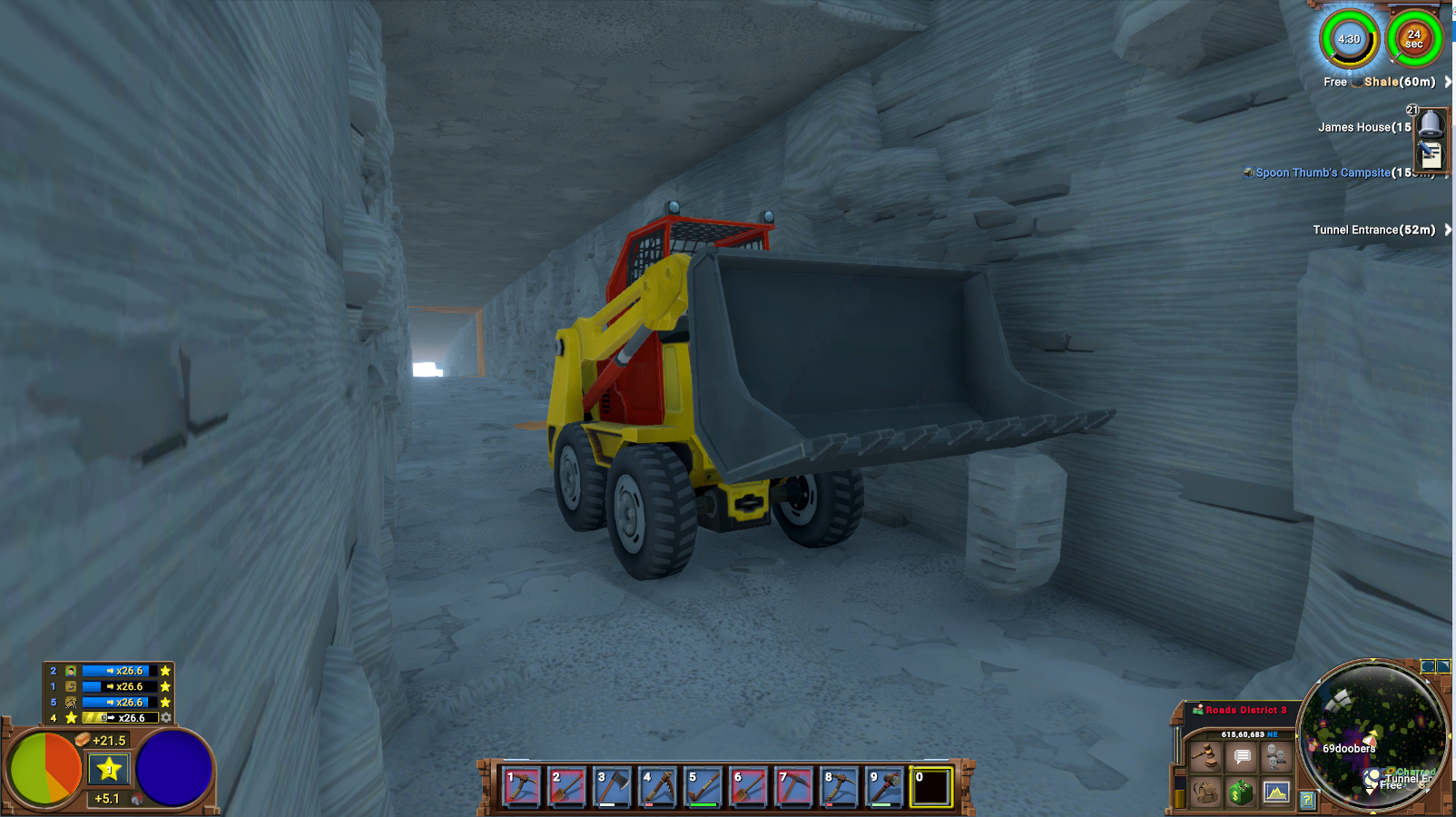Viewport: 1456px width, 817px height.
Task: Equip the axe in hotbar slot 3
Action: 612,787
